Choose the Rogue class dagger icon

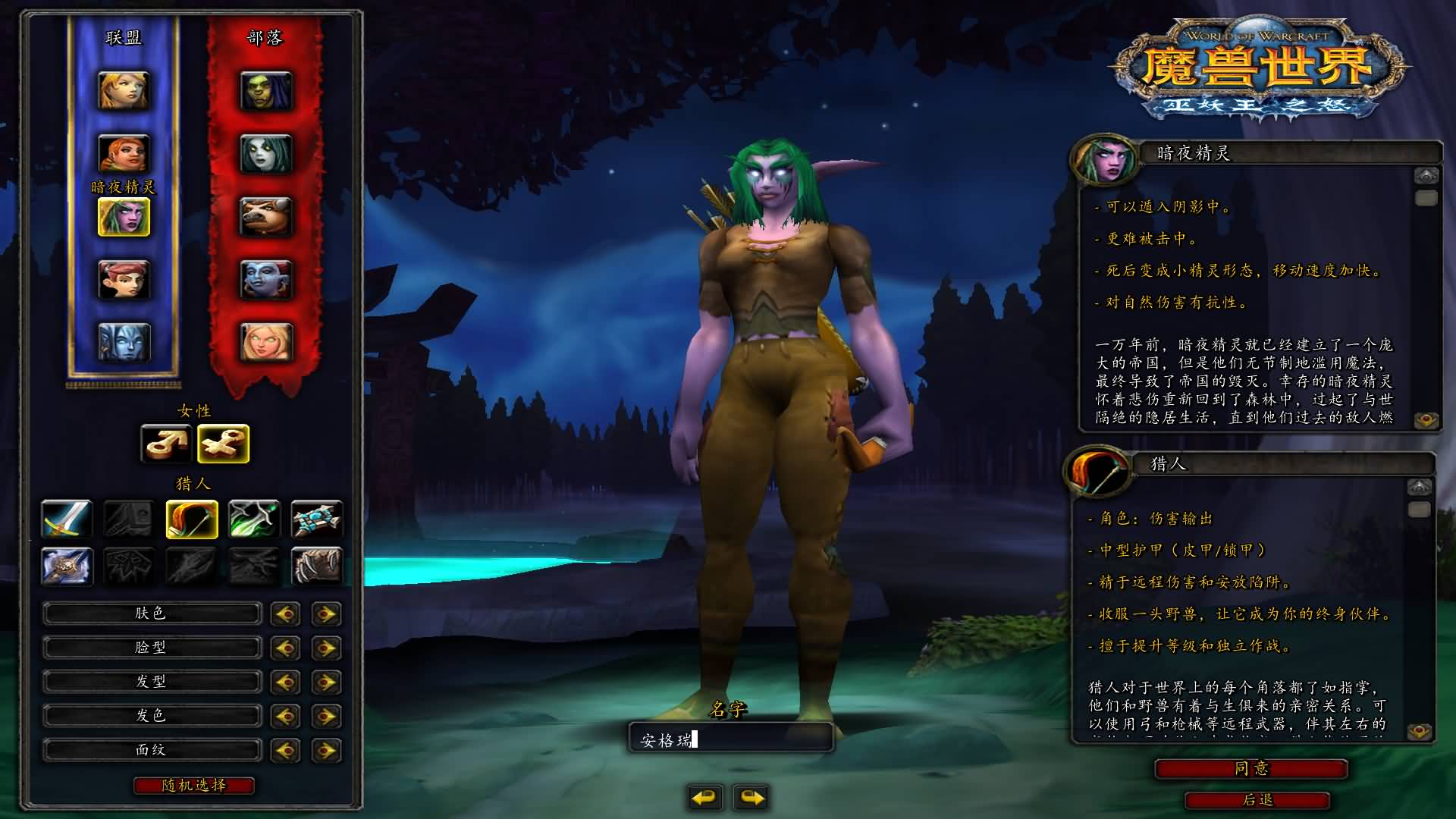[x=254, y=519]
